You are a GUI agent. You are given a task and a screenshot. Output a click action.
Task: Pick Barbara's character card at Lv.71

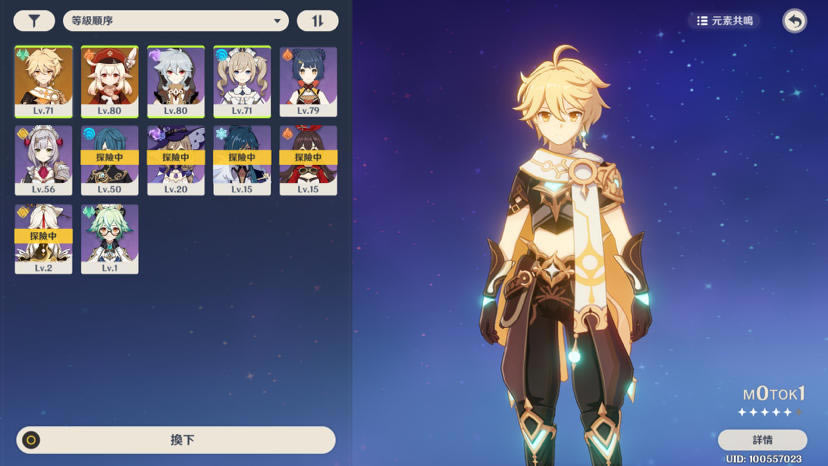tap(242, 81)
